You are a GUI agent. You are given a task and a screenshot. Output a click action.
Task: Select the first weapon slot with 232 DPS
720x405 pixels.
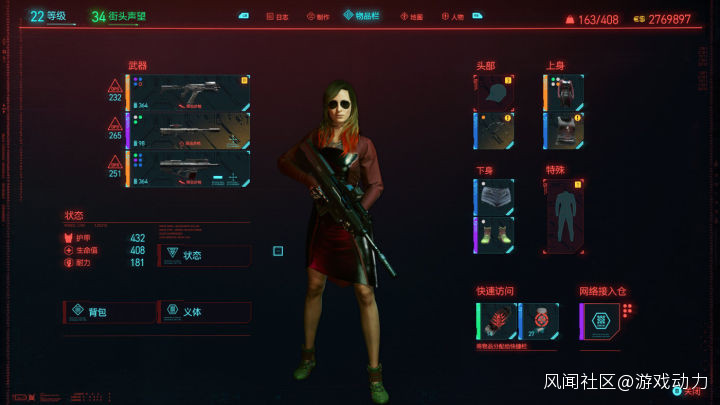tap(188, 92)
